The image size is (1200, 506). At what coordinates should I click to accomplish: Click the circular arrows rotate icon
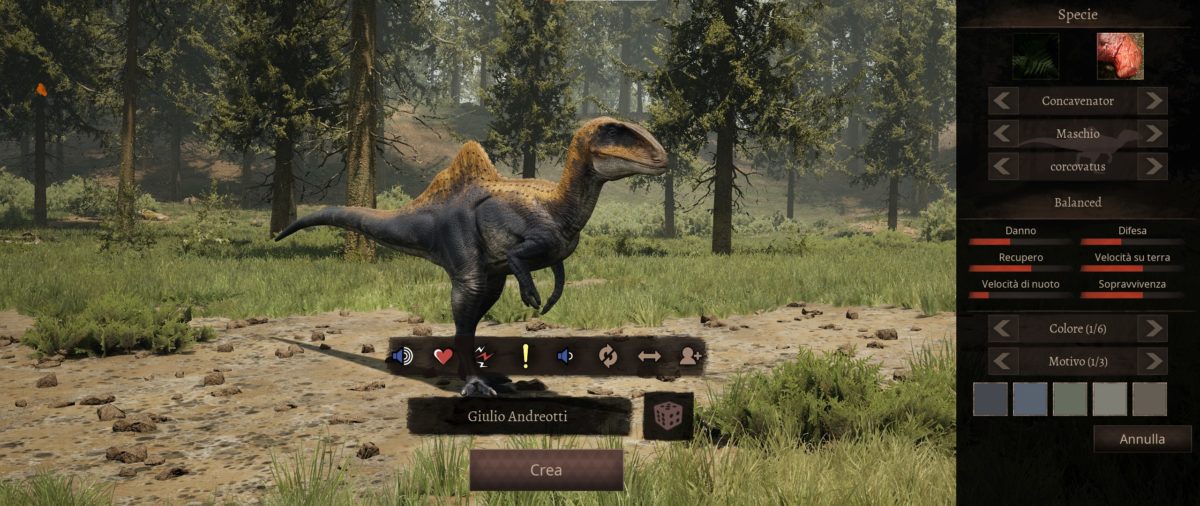coord(607,356)
